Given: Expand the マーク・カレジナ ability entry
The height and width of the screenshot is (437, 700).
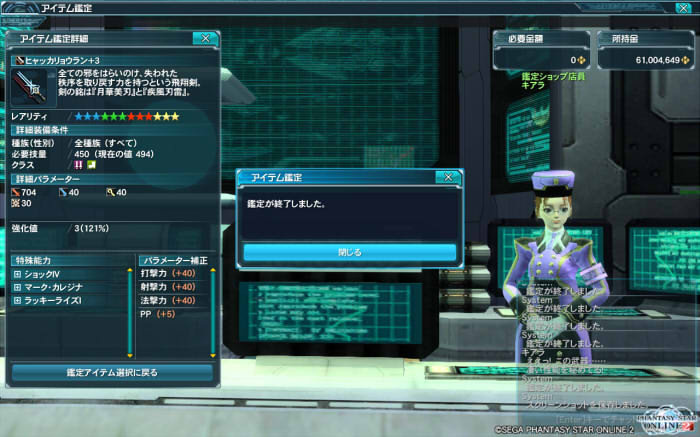Looking at the screenshot, I should [x=17, y=287].
